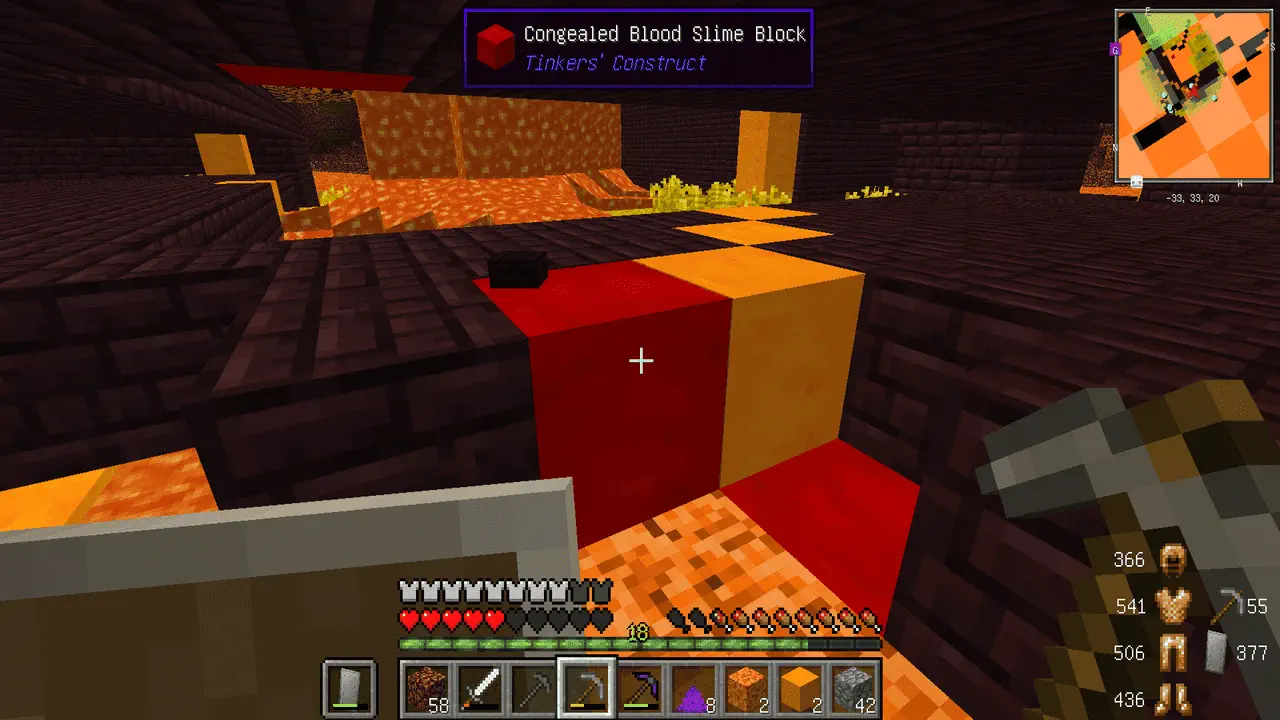This screenshot has width=1280, height=720.
Task: Select the magma block hotbar slot
Action: pyautogui.click(x=426, y=688)
